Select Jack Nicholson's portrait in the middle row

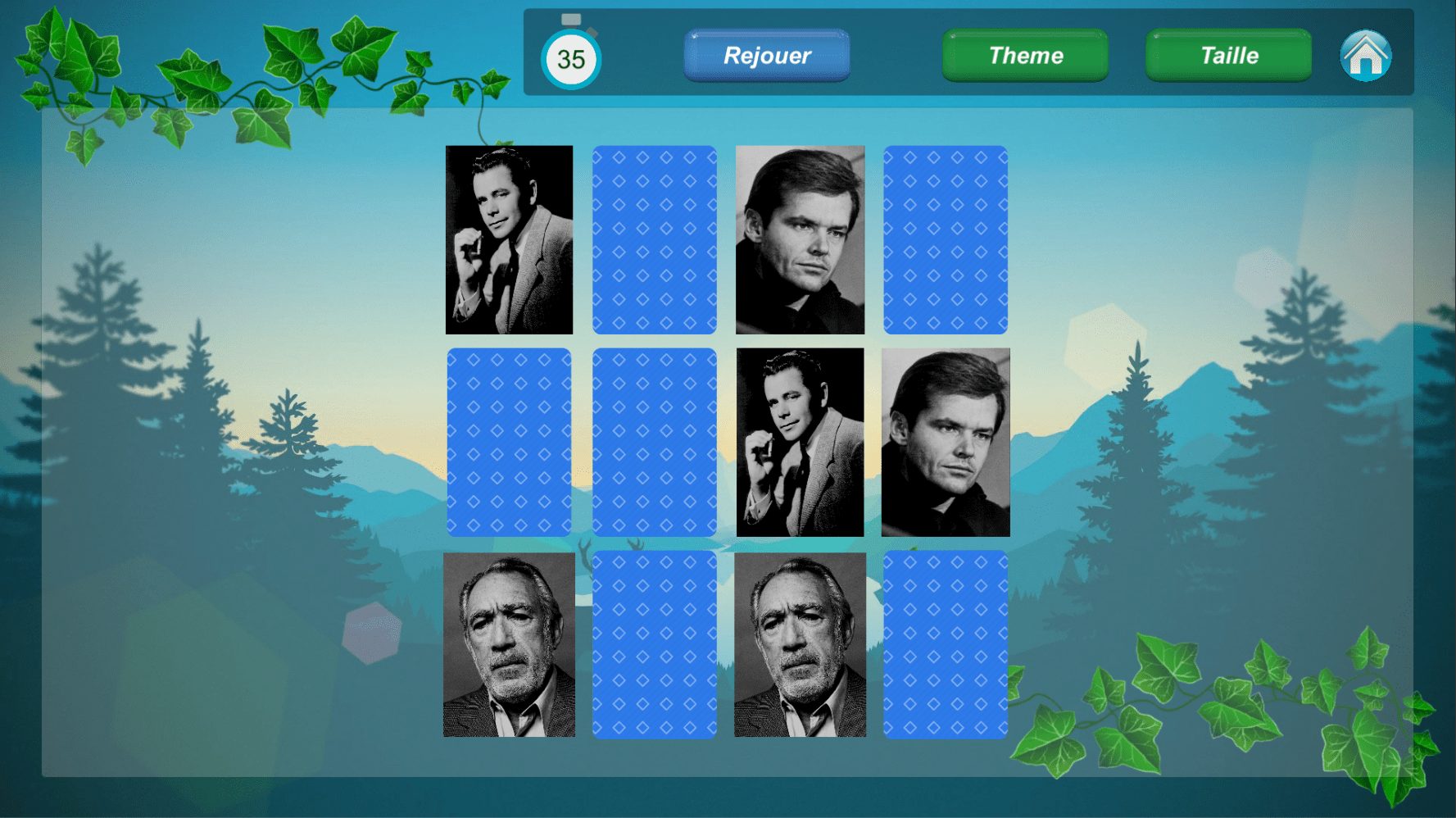946,443
